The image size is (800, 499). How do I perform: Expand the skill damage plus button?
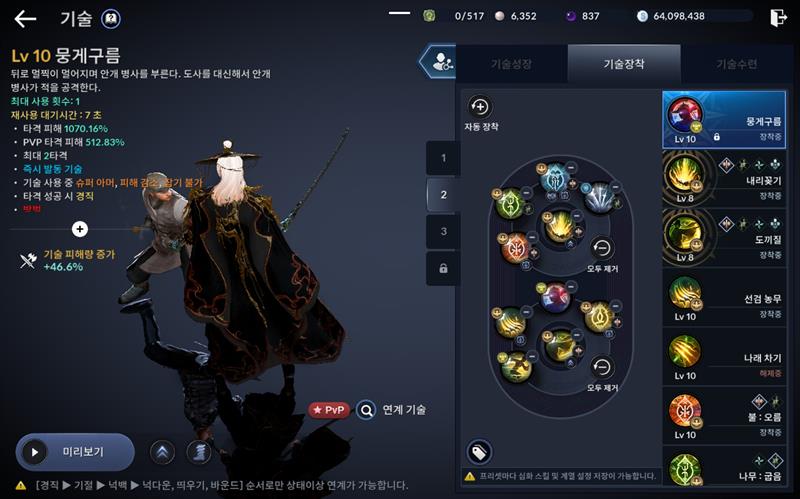click(x=80, y=229)
